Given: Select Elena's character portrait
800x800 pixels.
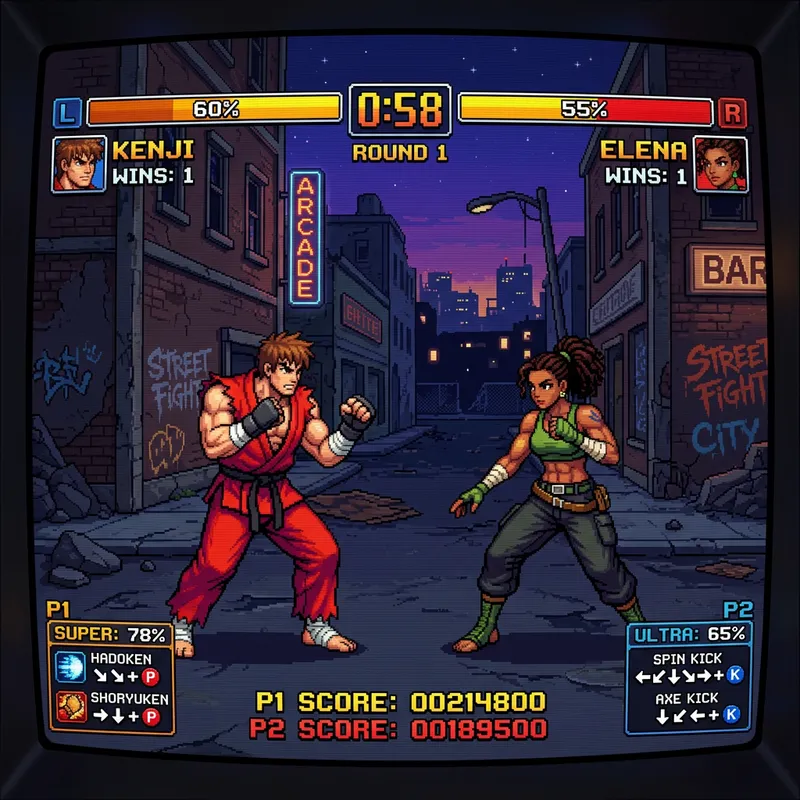Looking at the screenshot, I should tap(721, 164).
